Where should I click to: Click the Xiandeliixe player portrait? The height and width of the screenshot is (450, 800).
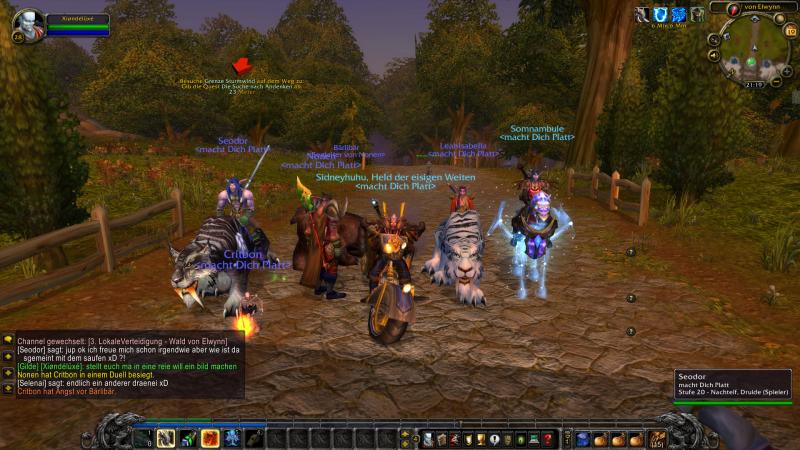(x=27, y=23)
